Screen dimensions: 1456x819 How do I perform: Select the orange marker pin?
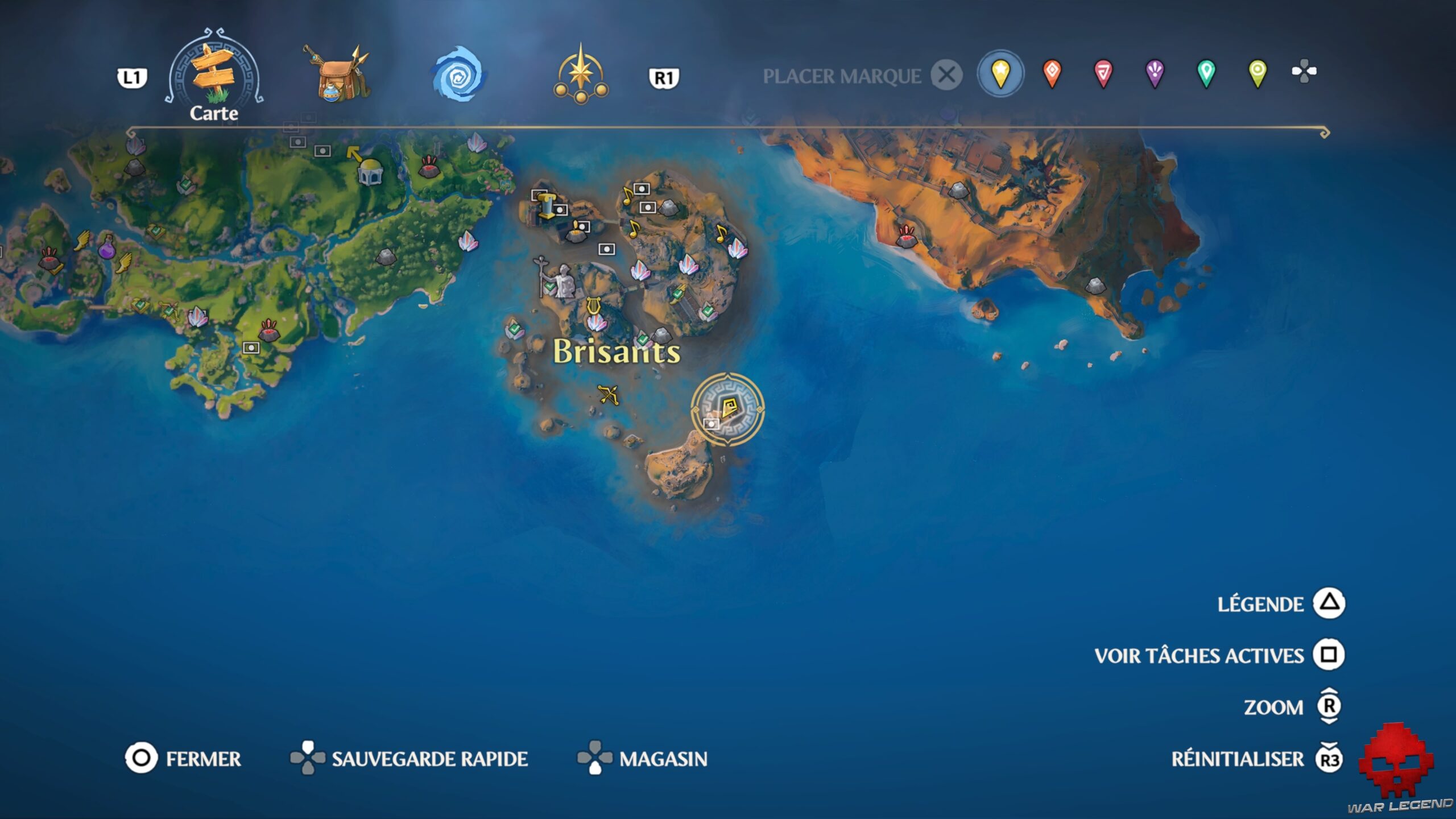point(1051,72)
